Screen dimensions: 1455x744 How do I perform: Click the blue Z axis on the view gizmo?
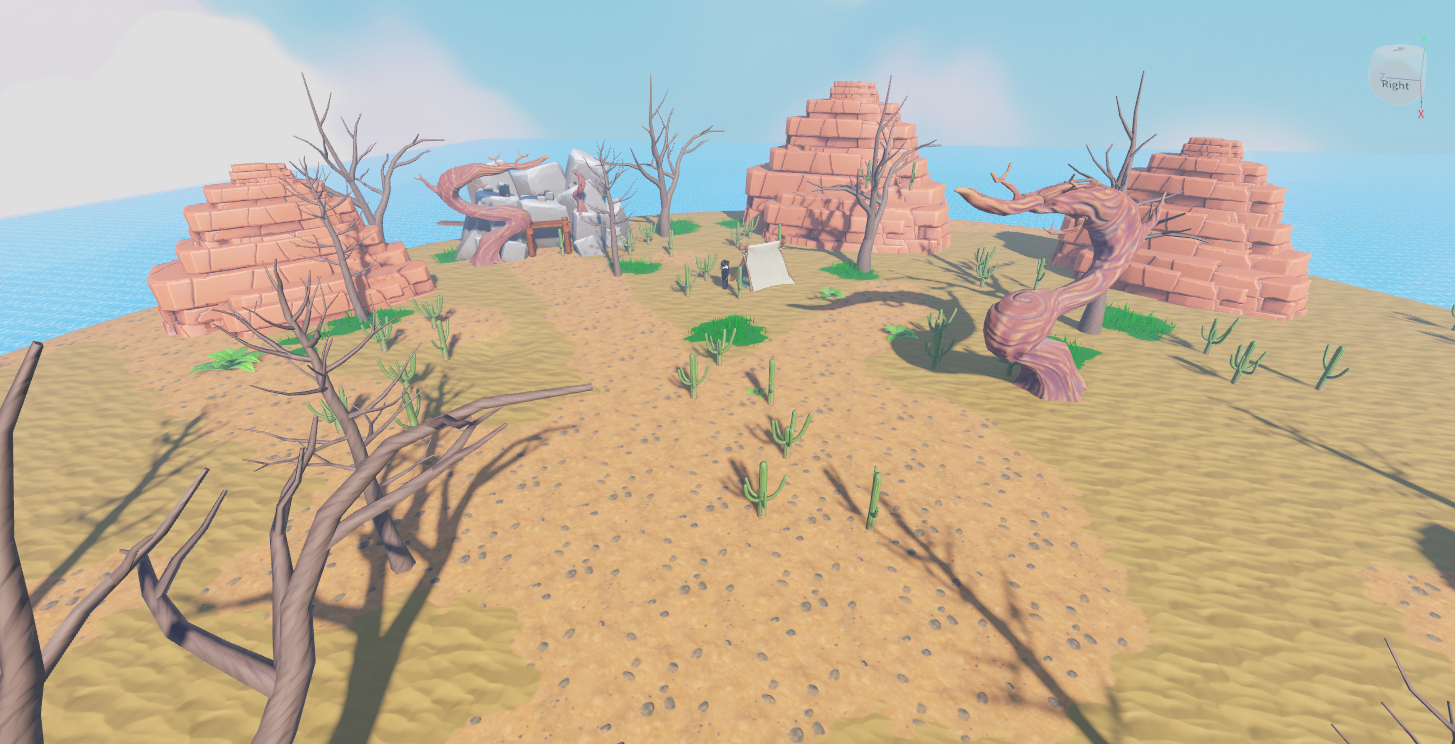click(1383, 75)
